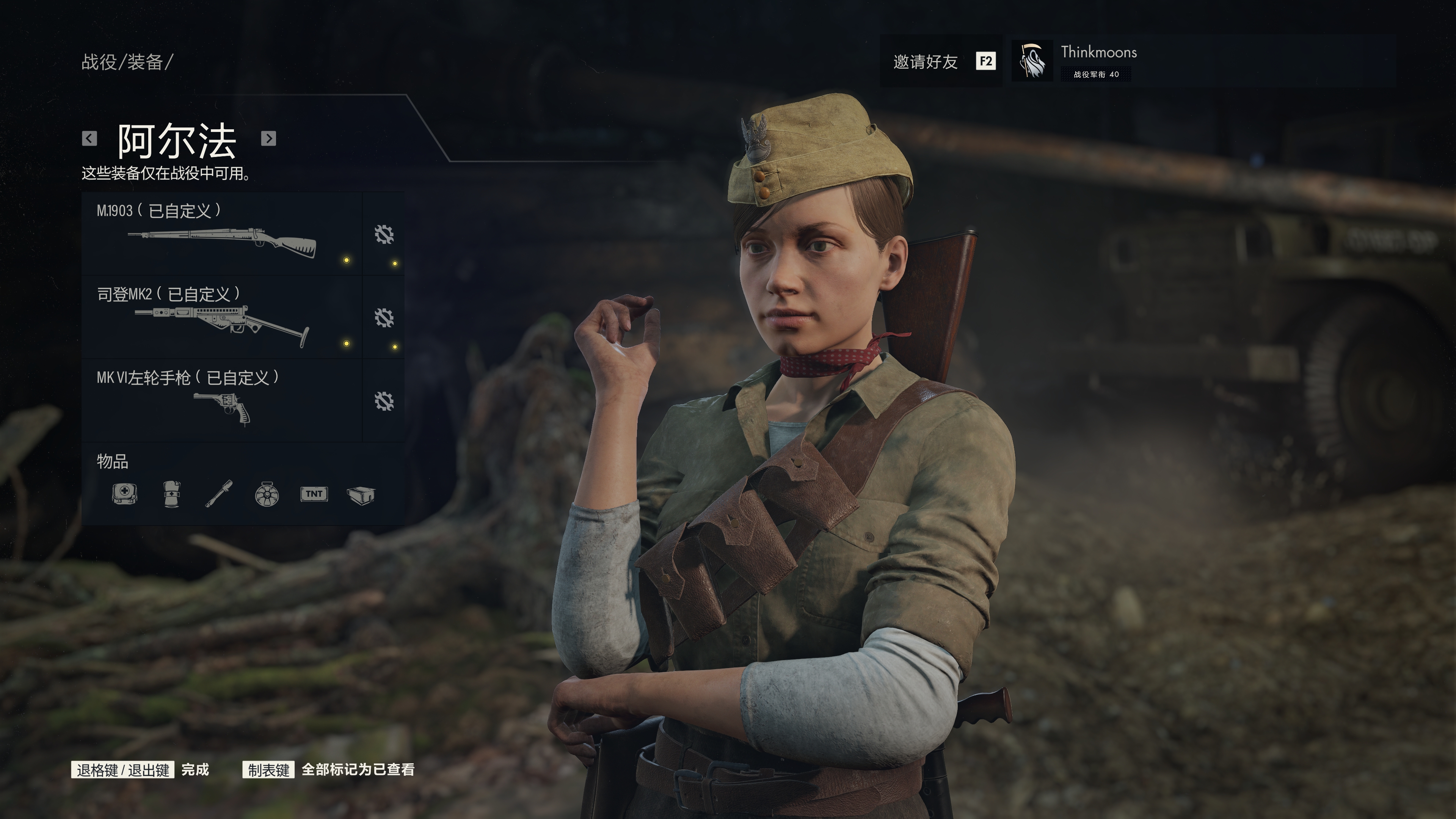Choose the landmine item icon

[267, 494]
